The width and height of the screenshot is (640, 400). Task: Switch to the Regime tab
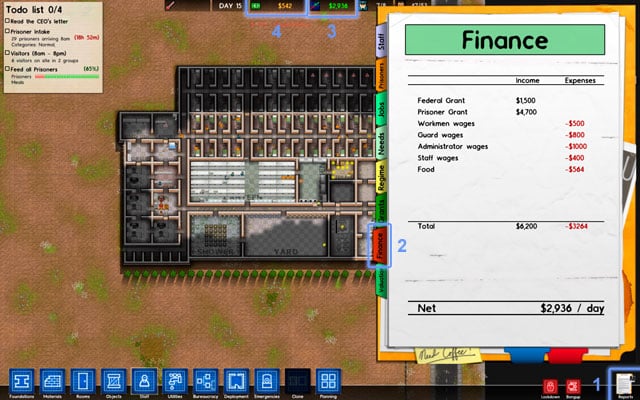381,176
